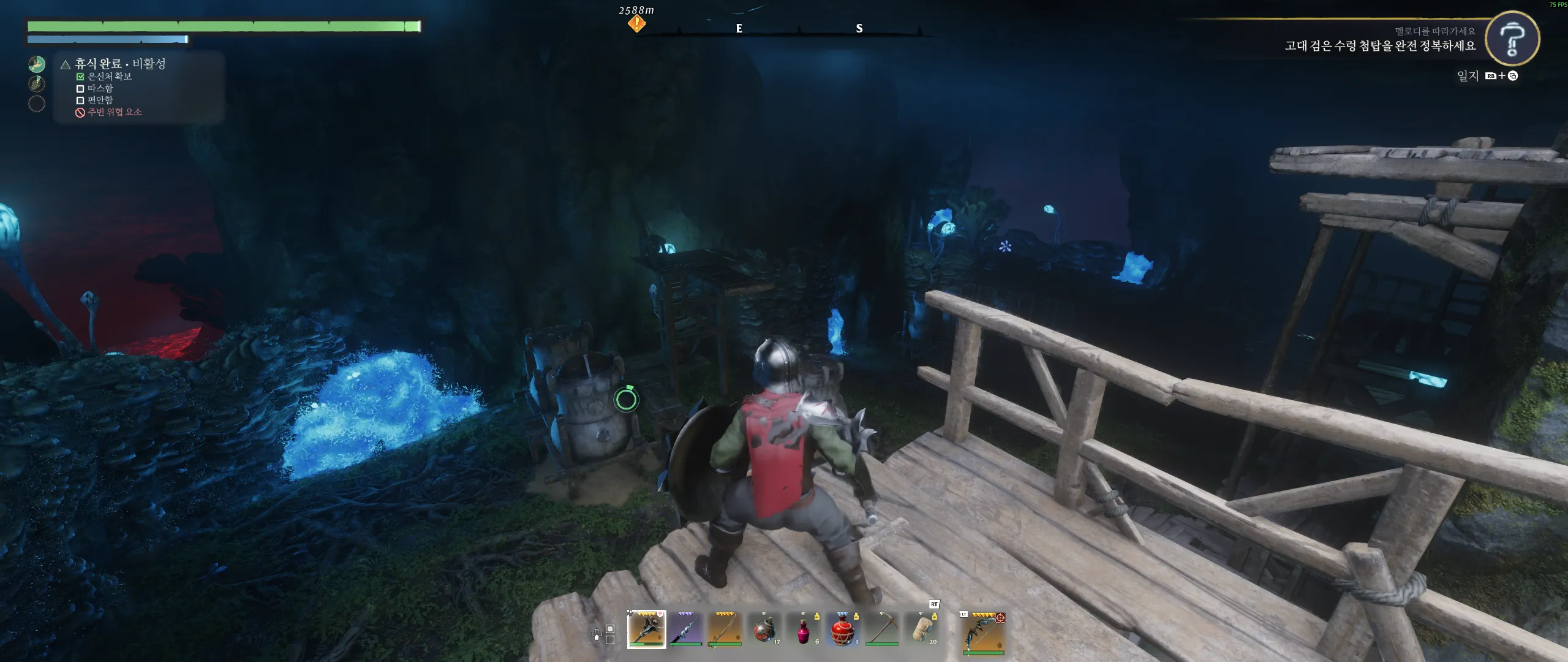The width and height of the screenshot is (1568, 662).
Task: Click the second food buff icon
Action: [37, 83]
